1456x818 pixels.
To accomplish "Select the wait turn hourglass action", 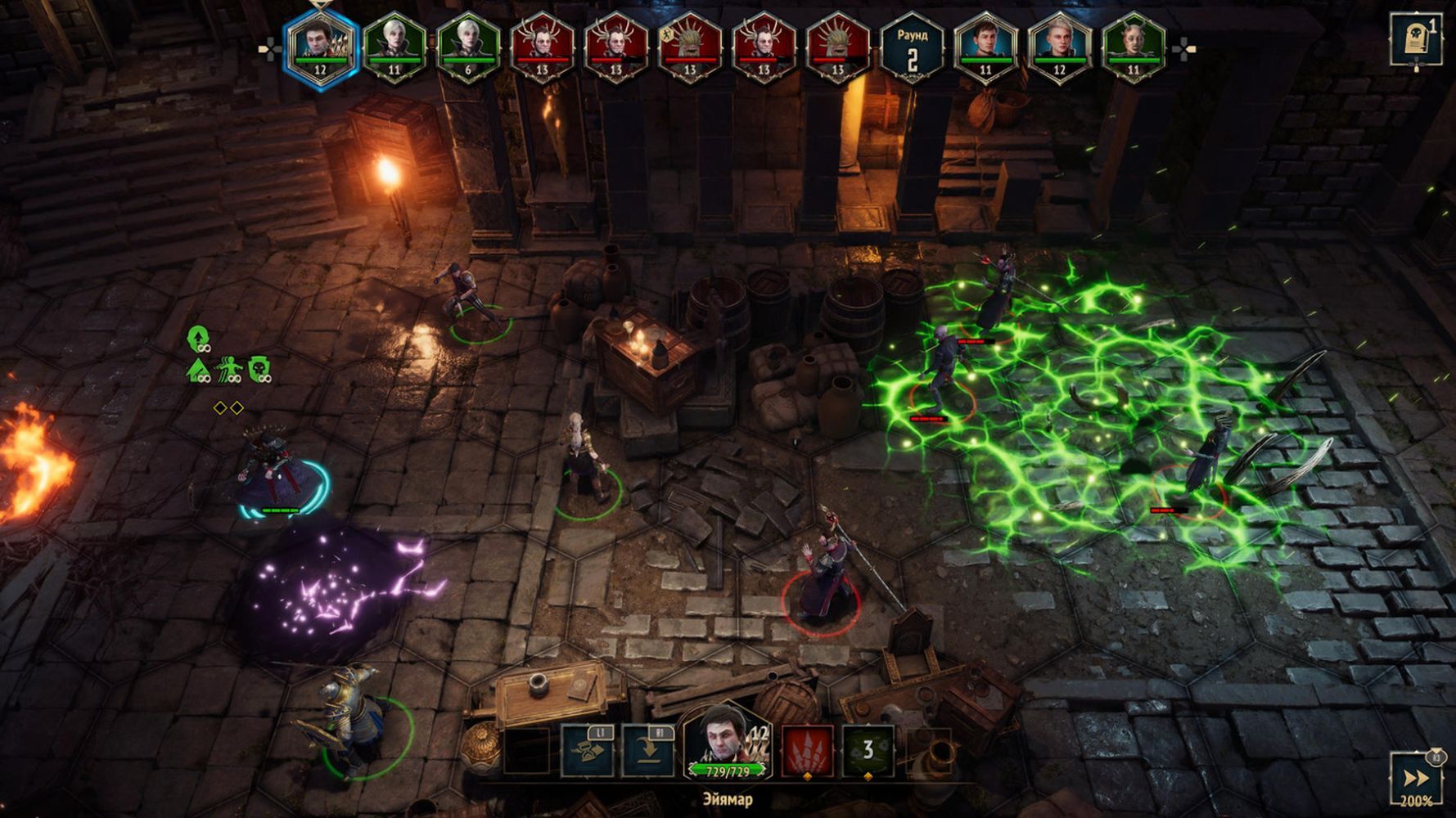I will pos(588,749).
